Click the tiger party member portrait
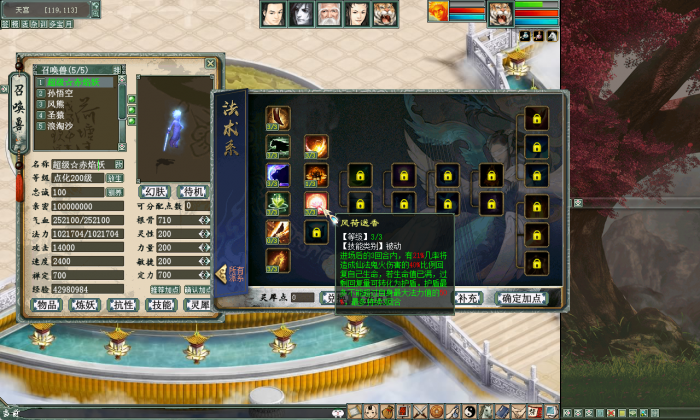The width and height of the screenshot is (700, 420). [x=386, y=14]
